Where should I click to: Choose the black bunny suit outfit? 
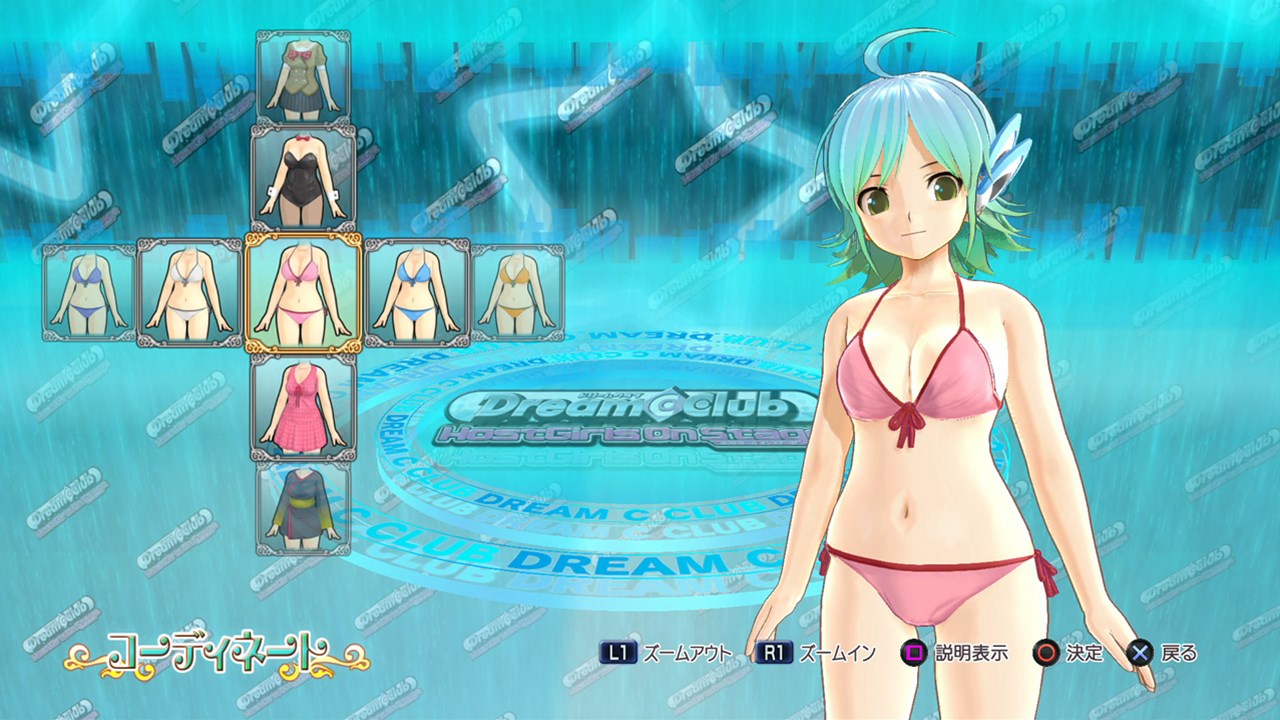(303, 176)
